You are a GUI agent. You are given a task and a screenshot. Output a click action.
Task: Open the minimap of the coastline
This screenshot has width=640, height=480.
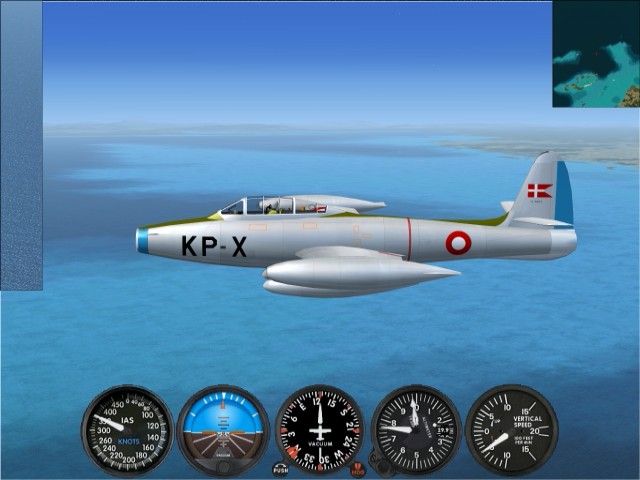pyautogui.click(x=596, y=54)
